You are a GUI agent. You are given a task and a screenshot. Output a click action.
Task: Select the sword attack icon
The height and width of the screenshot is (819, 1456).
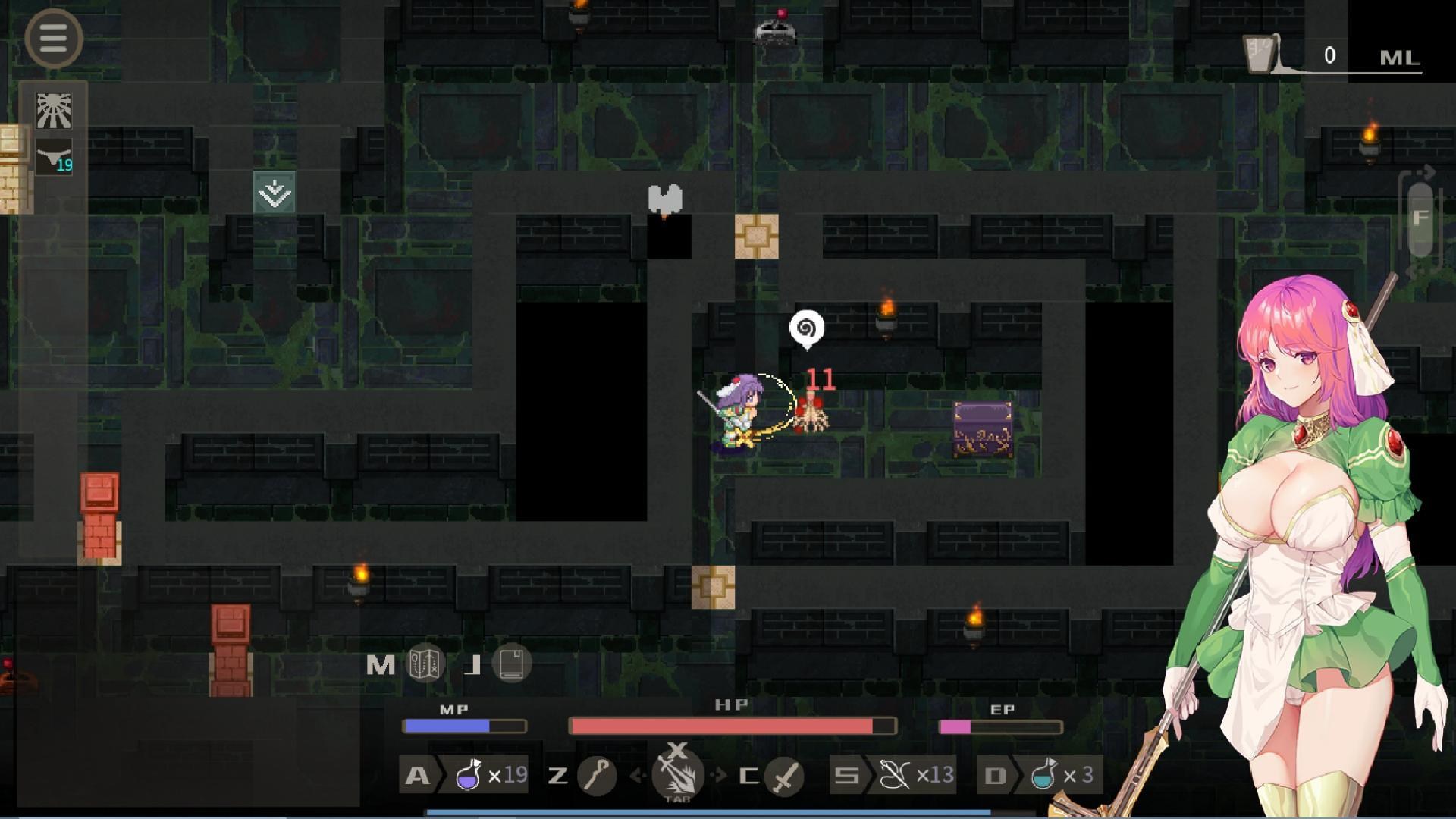[x=785, y=775]
